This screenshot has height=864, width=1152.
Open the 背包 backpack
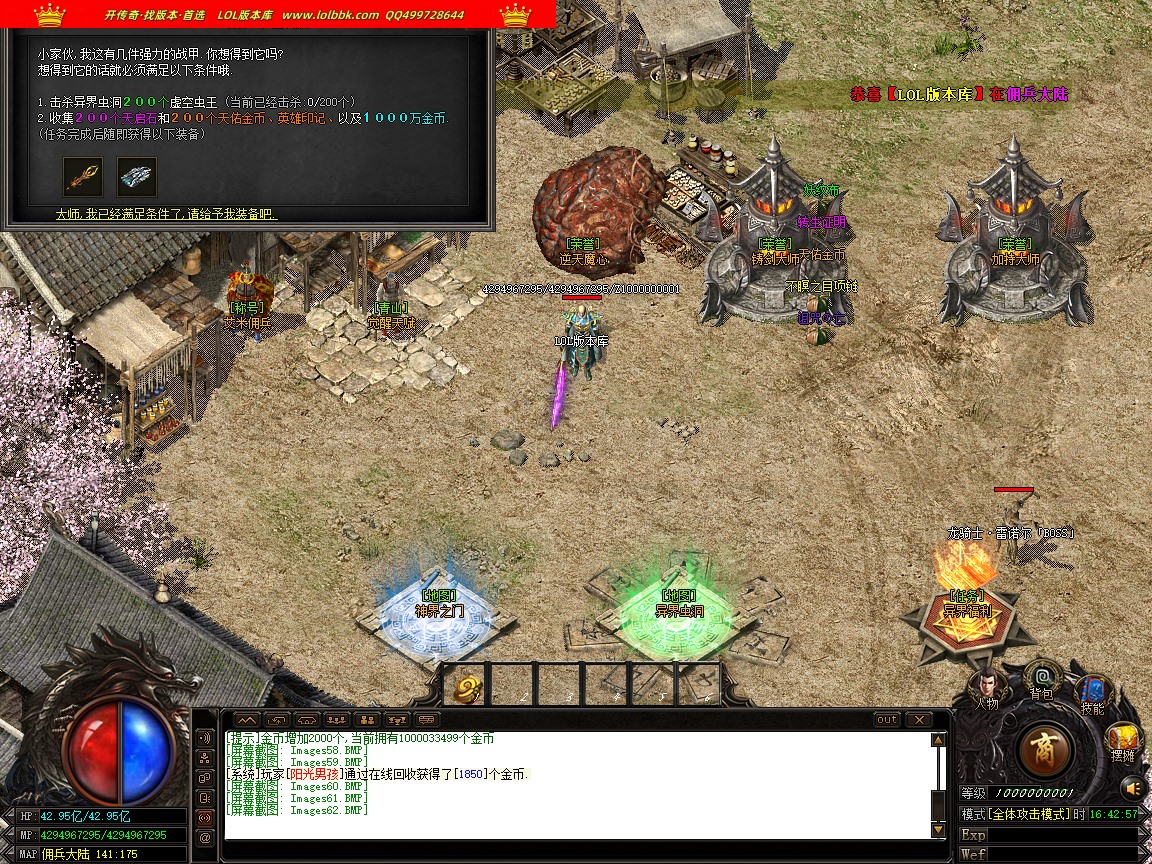[1042, 678]
